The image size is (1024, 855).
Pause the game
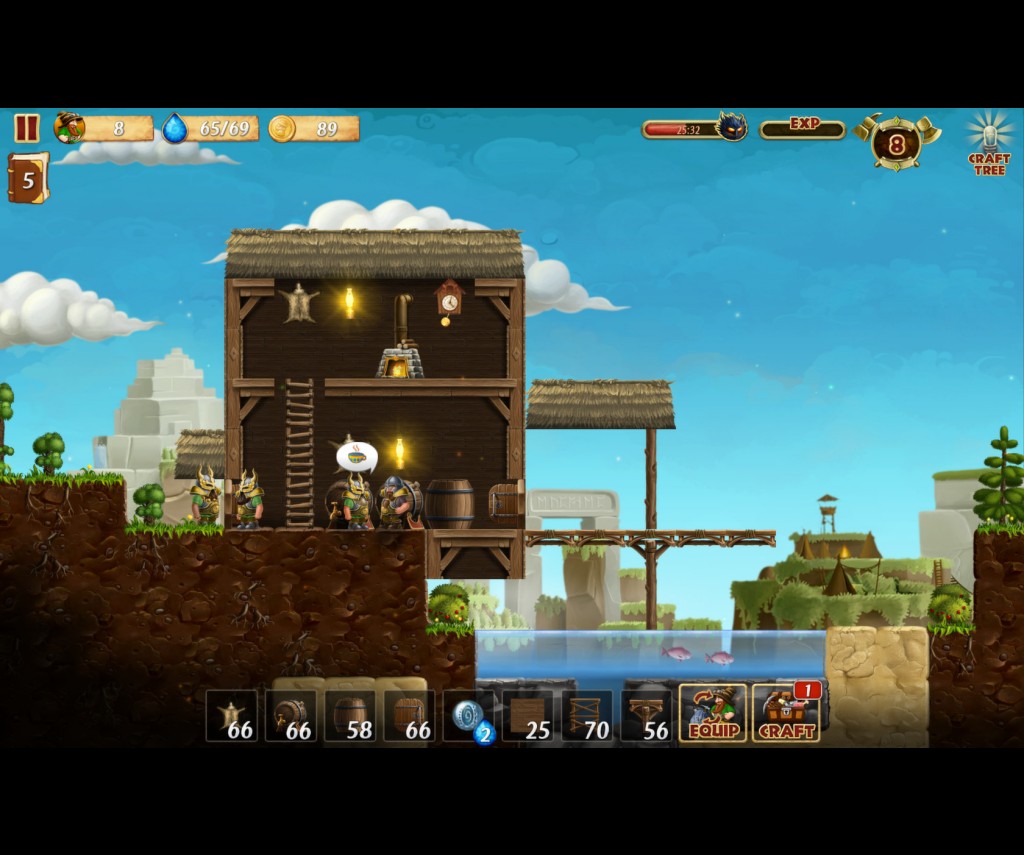pyautogui.click(x=27, y=128)
